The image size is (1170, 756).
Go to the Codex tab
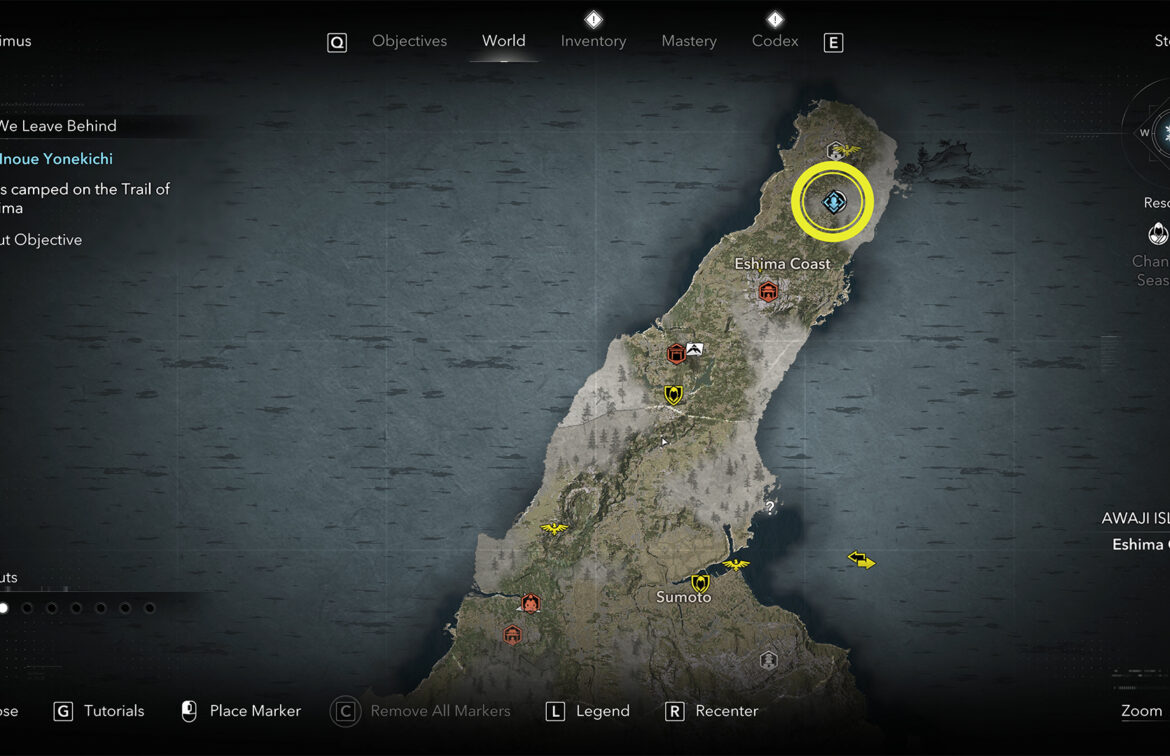tap(775, 41)
